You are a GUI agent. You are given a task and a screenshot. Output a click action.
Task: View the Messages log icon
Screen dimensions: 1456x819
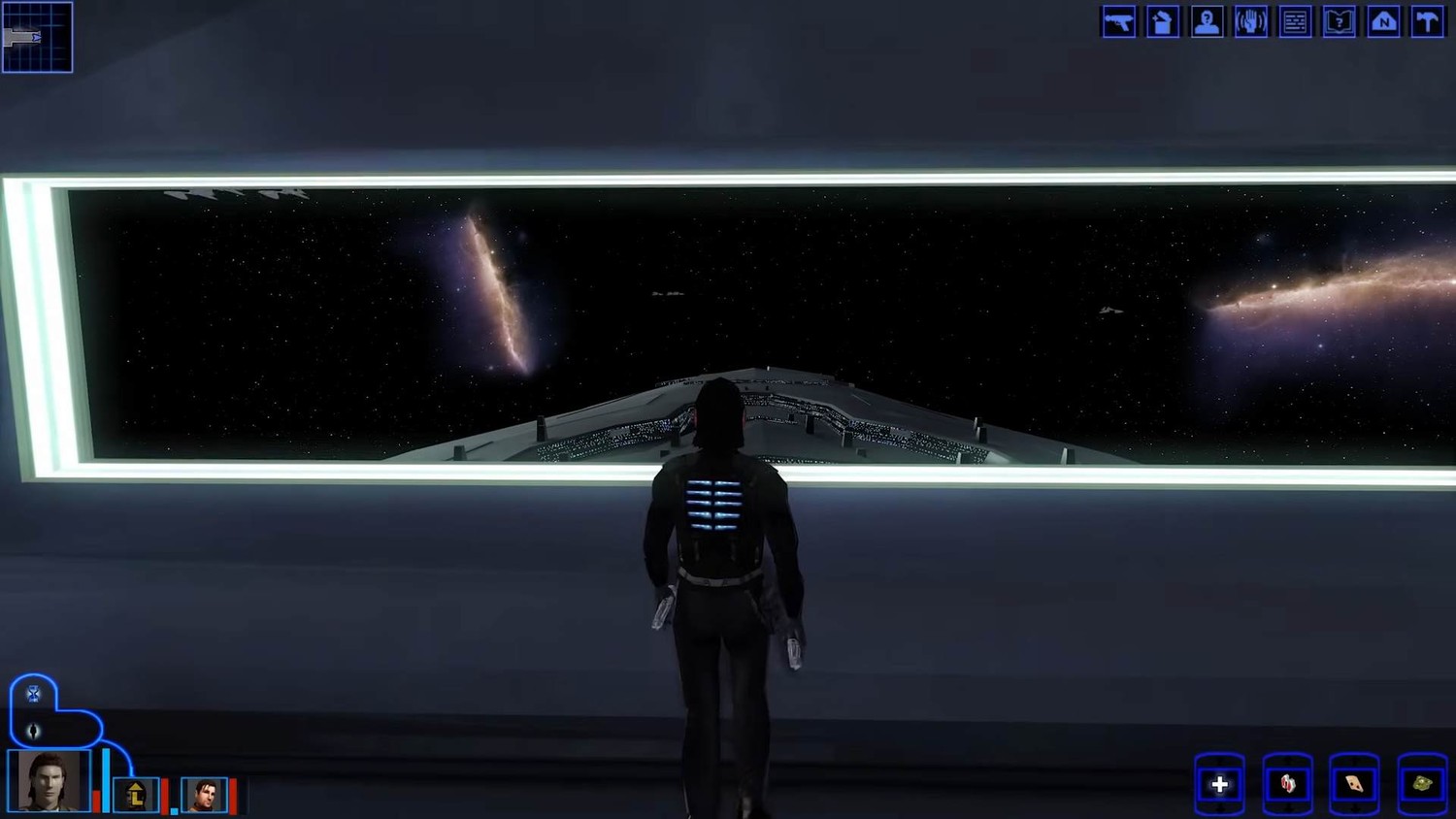1295,21
